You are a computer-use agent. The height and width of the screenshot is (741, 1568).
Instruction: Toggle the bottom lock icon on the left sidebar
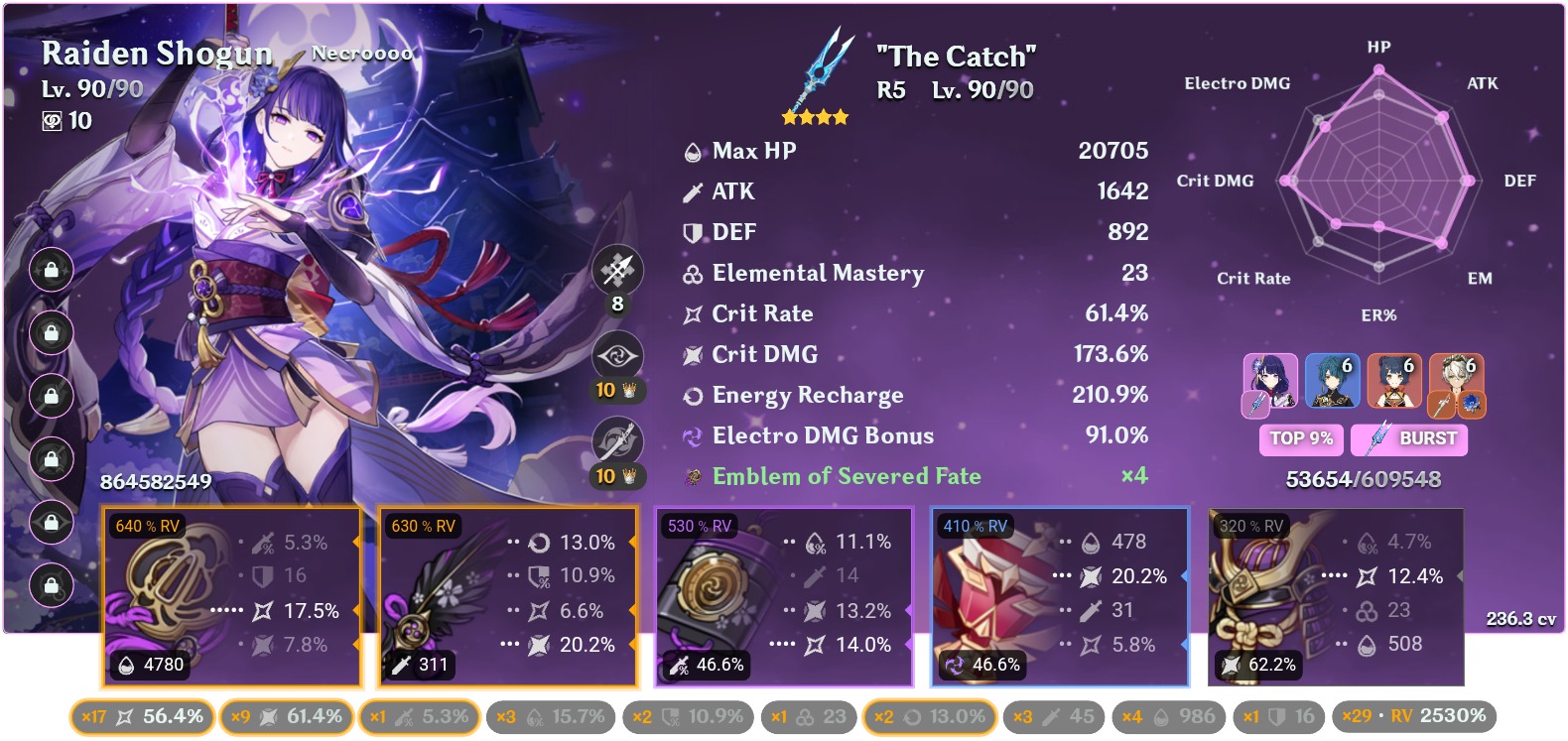[x=52, y=583]
